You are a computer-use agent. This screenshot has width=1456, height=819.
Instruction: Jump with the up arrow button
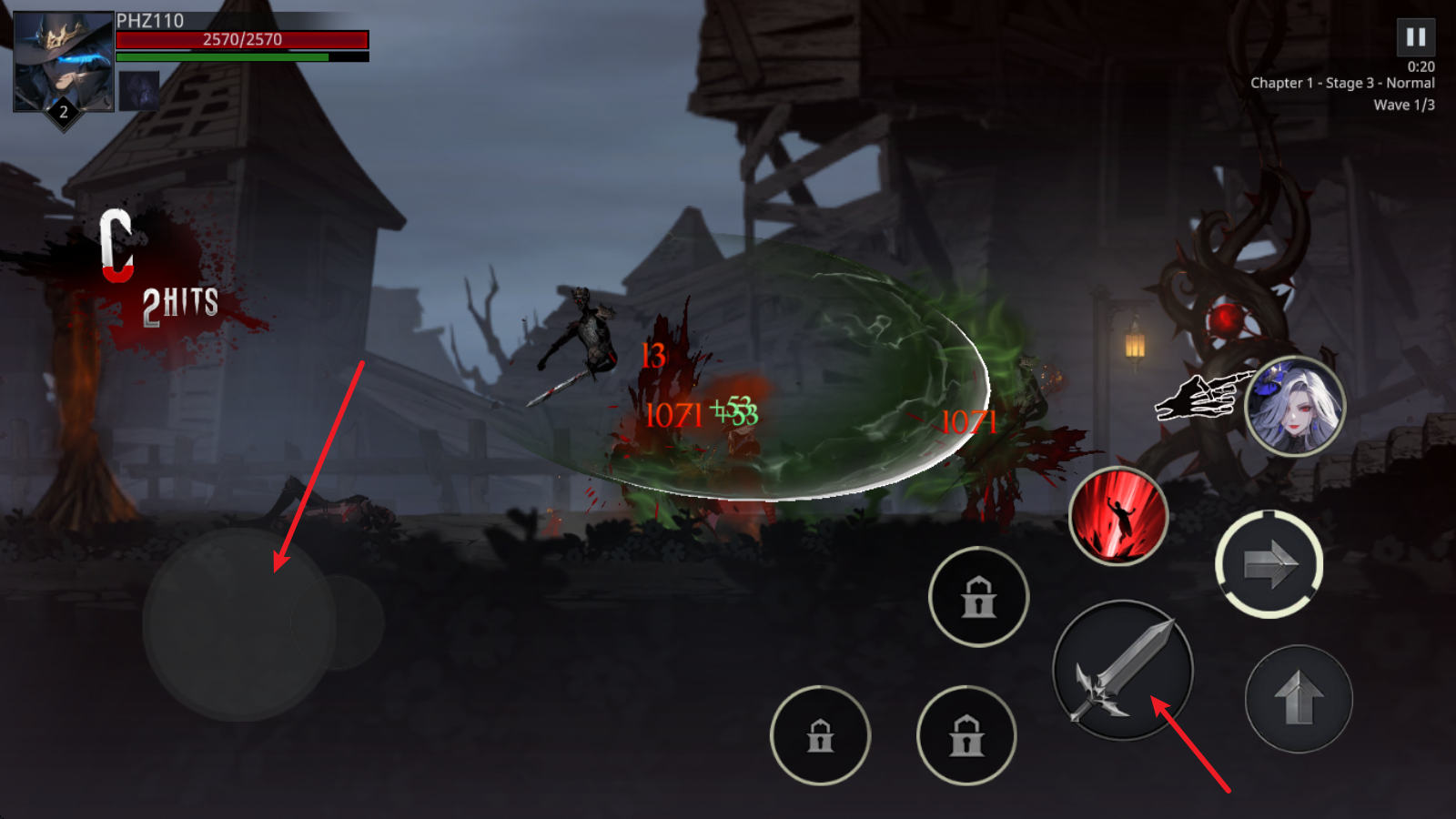(x=1299, y=699)
